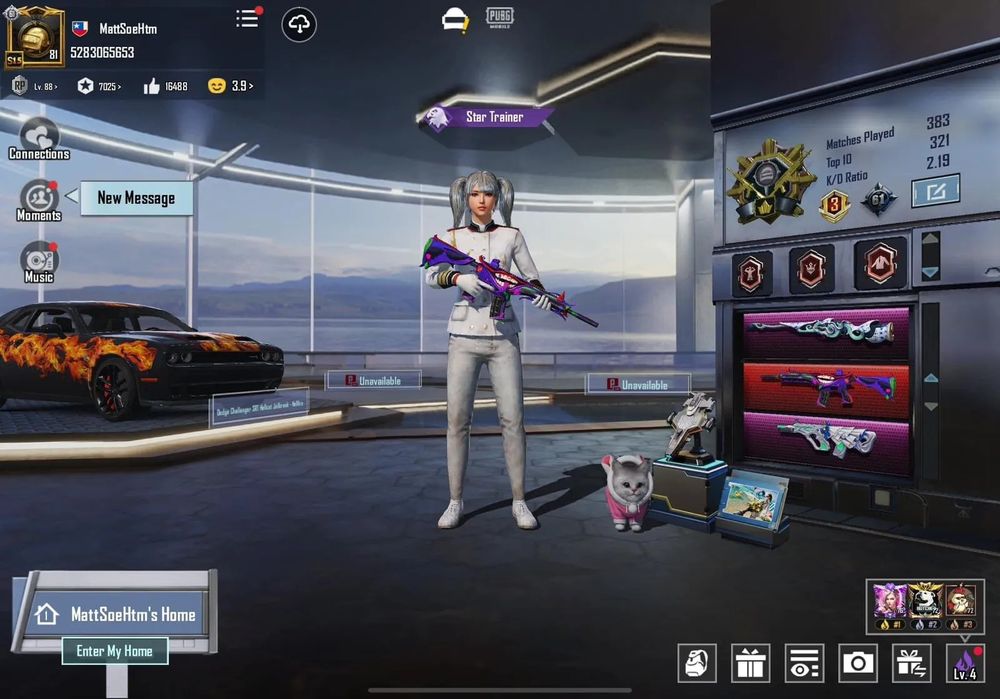This screenshot has height=699, width=1000.
Task: Open the Lv. 4 popularity flame icon
Action: click(965, 662)
